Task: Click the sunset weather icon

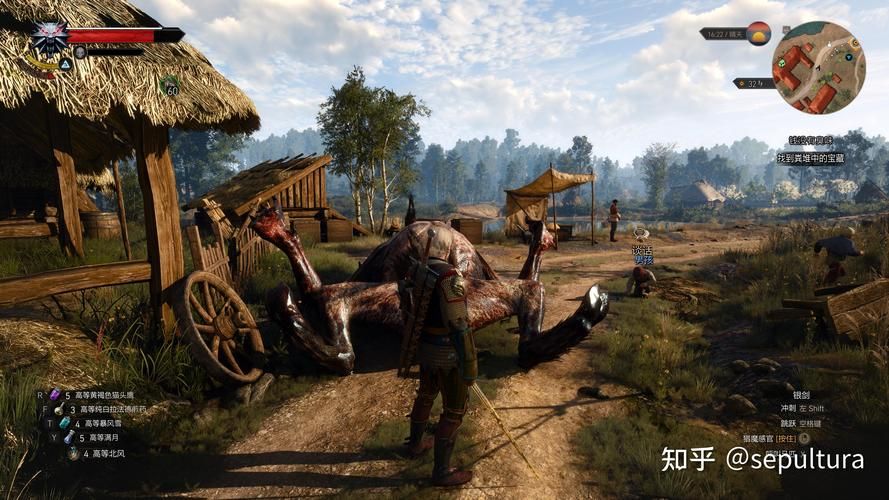Action: coord(759,33)
